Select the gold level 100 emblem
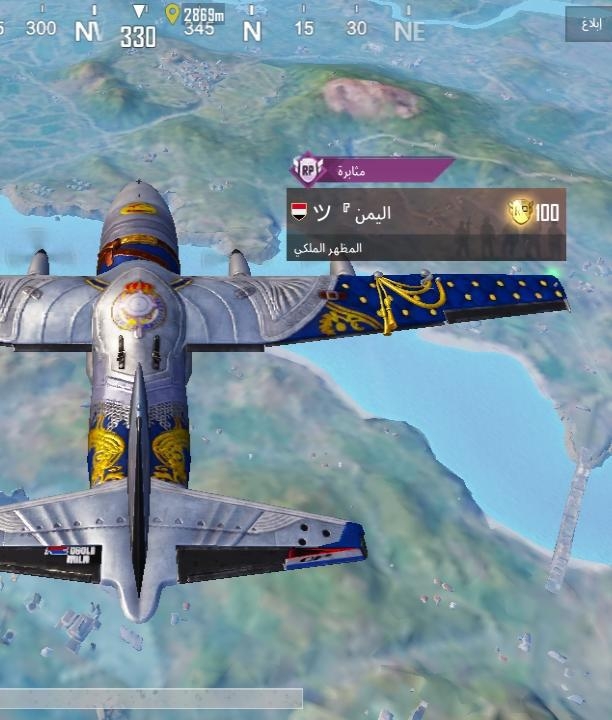 coord(521,211)
